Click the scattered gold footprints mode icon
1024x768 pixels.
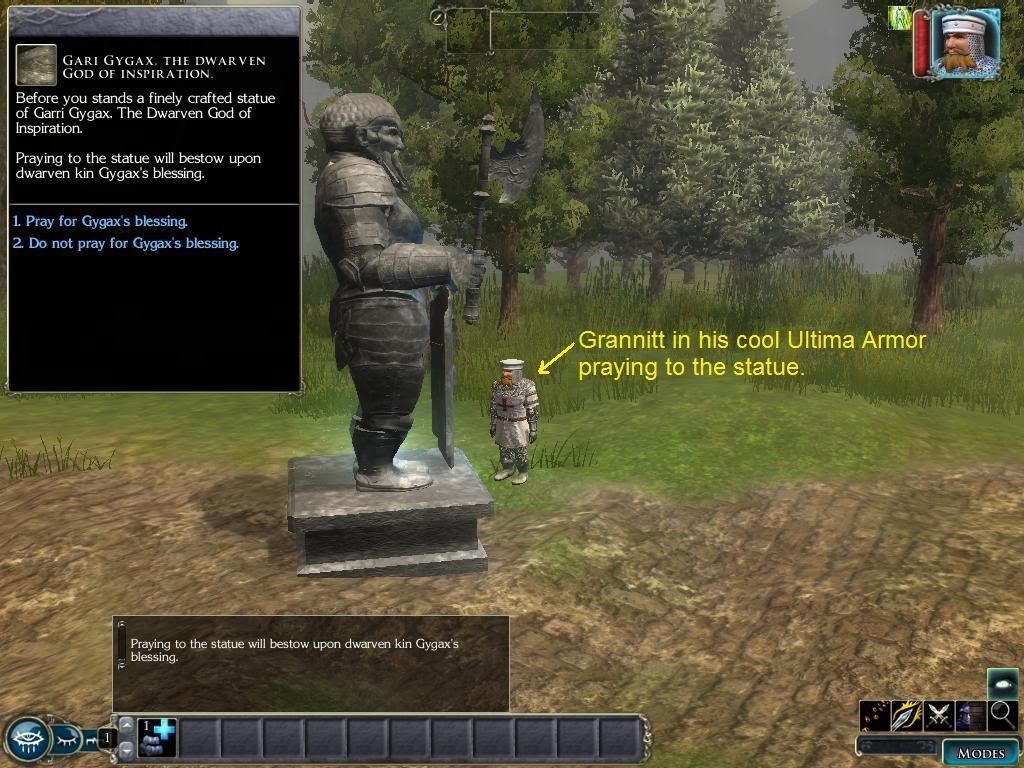pos(875,715)
